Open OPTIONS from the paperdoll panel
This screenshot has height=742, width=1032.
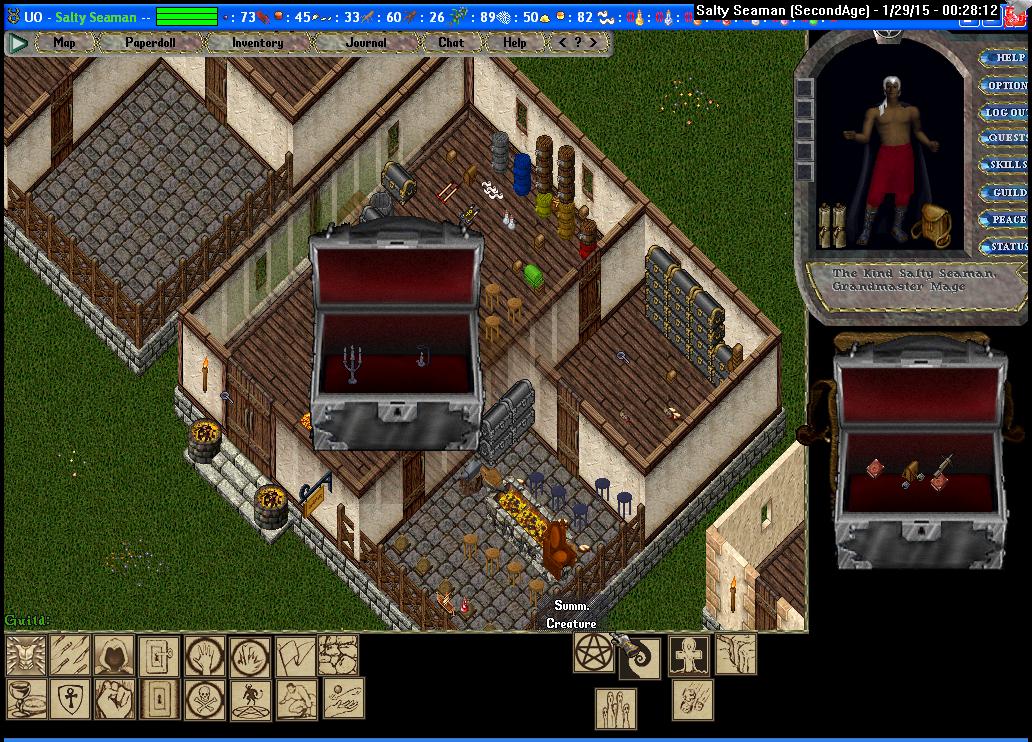1008,85
